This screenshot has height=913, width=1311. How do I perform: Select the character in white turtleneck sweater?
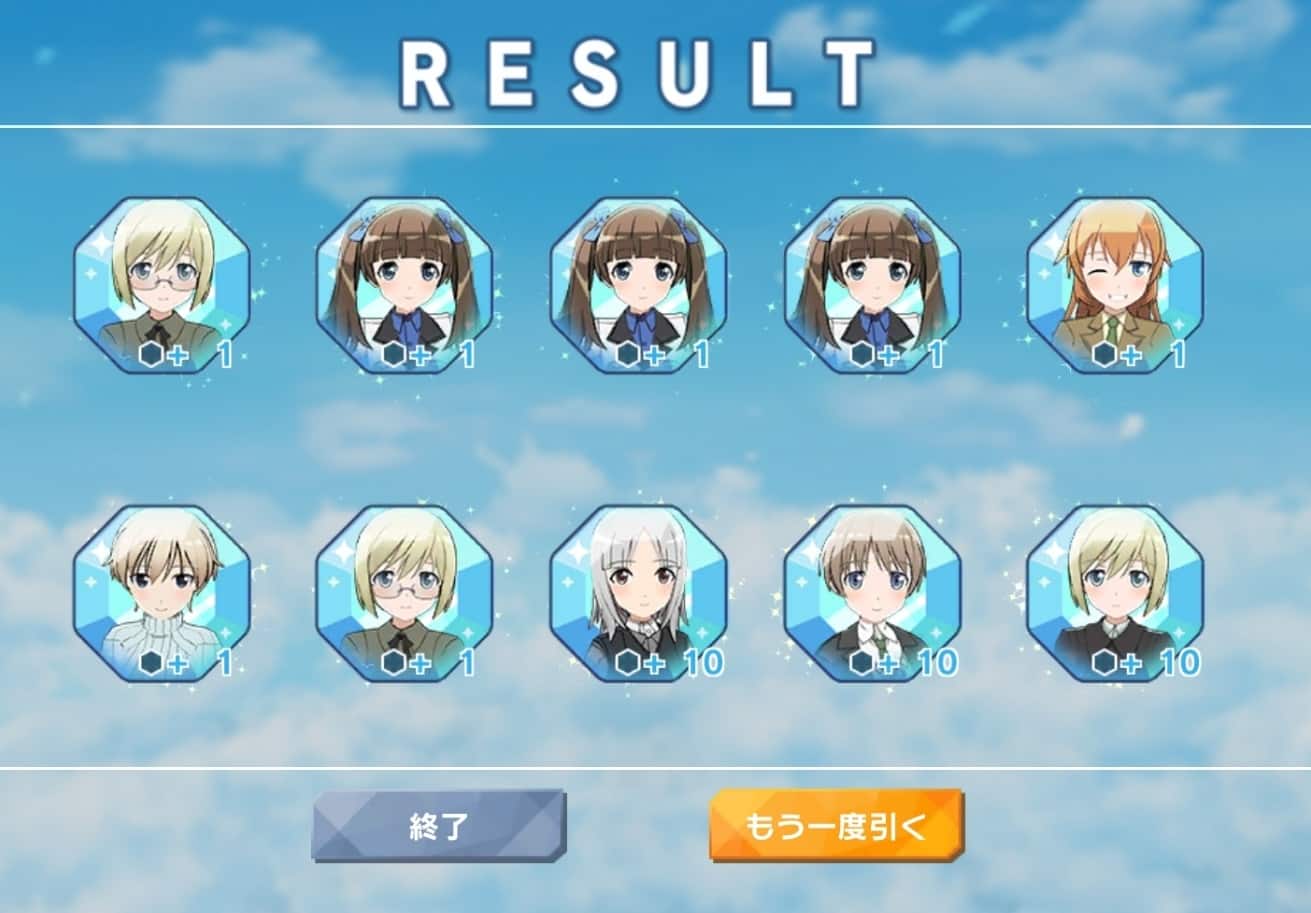pos(162,593)
